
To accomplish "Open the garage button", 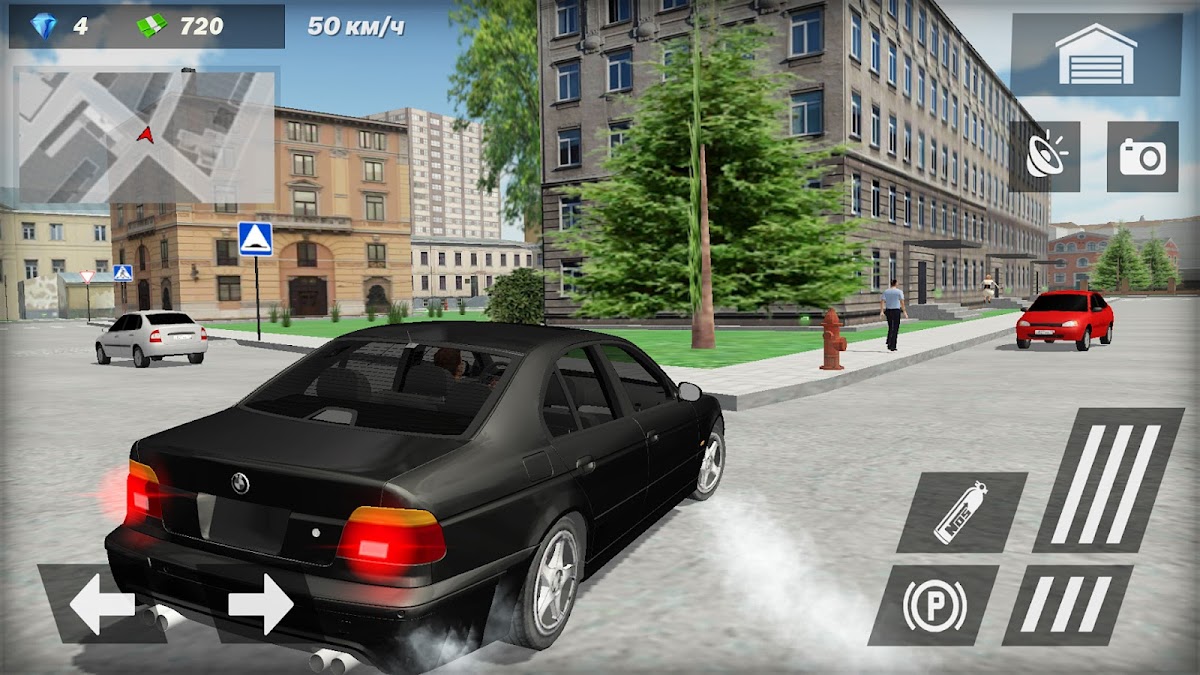I will click(x=1096, y=55).
